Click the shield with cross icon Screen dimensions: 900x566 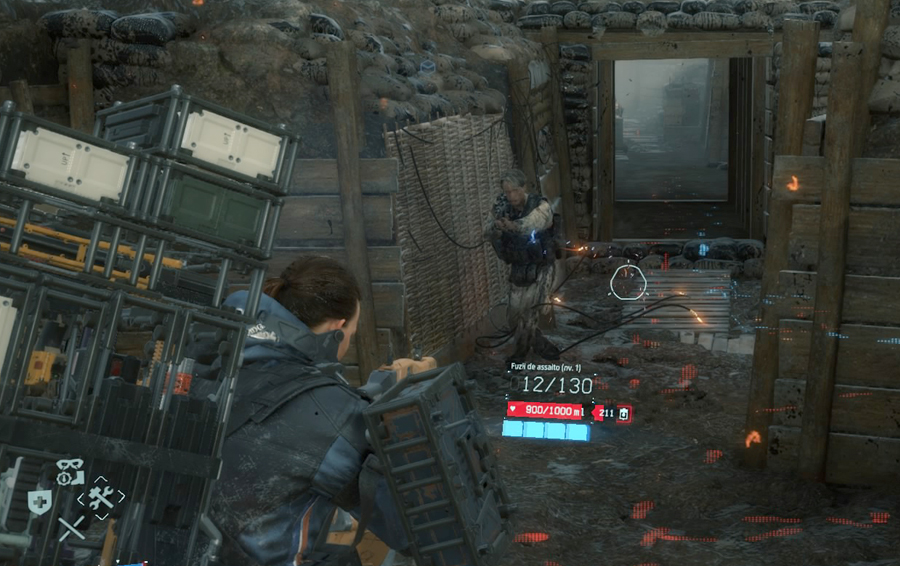[x=39, y=501]
